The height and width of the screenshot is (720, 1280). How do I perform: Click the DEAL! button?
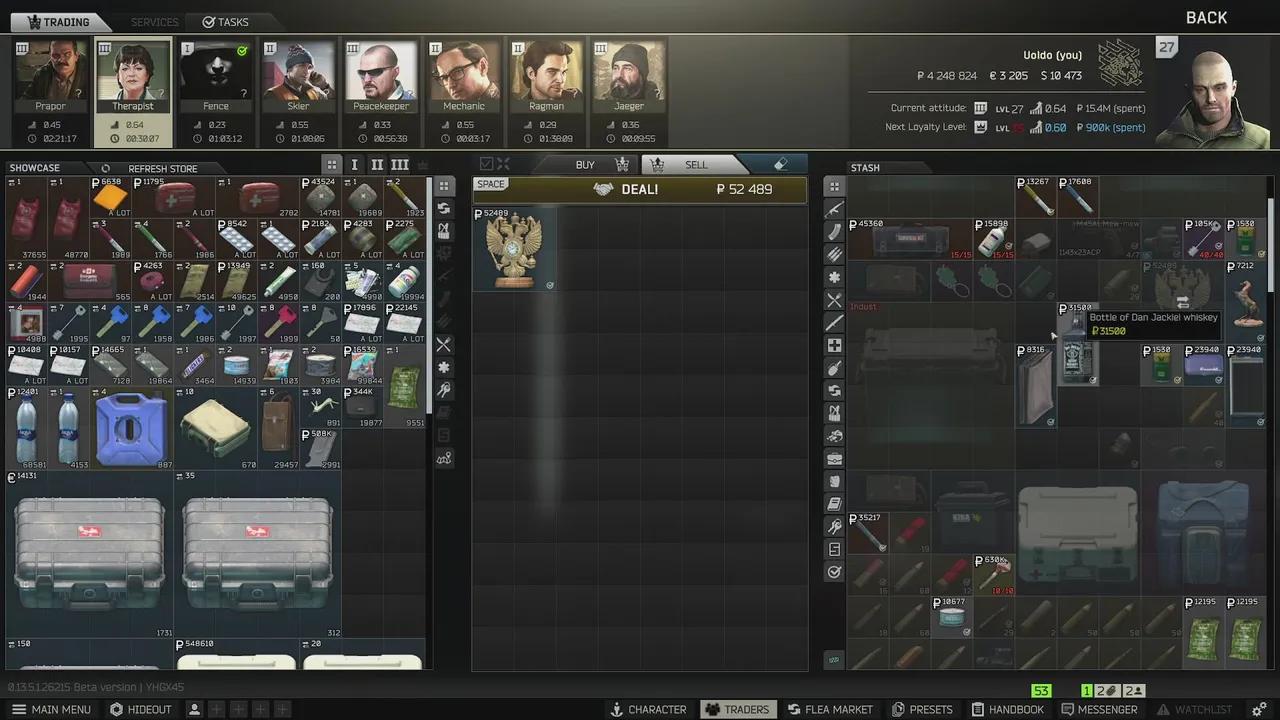639,189
